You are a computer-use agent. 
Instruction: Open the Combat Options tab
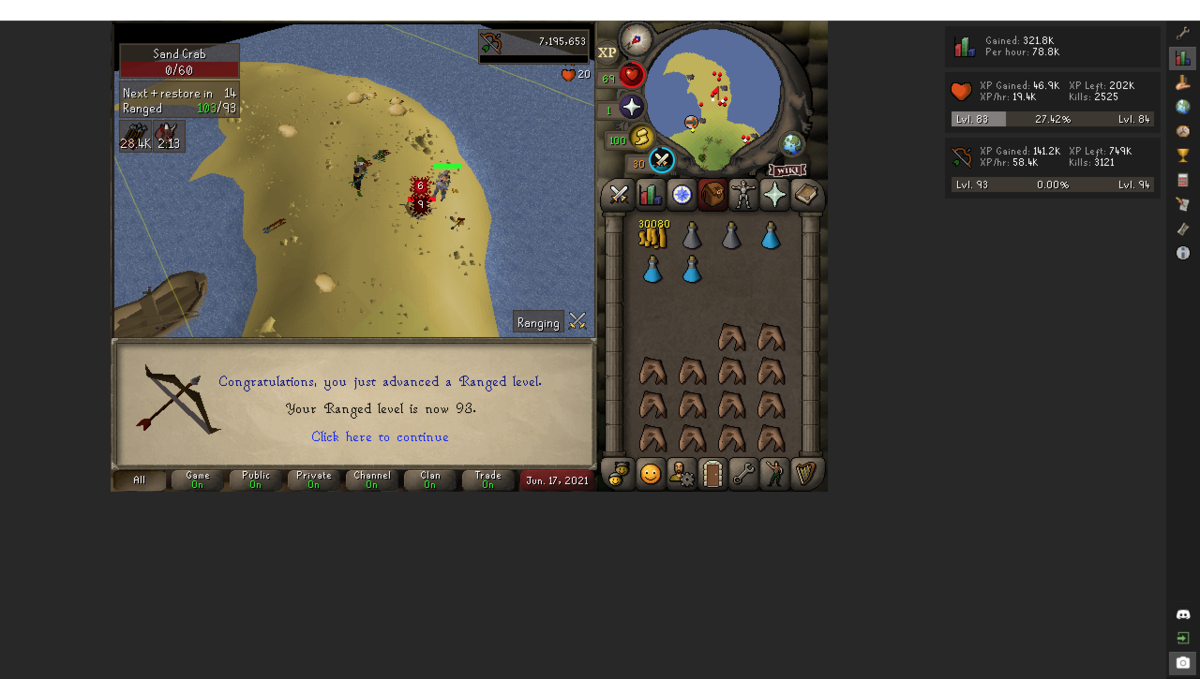[x=619, y=195]
